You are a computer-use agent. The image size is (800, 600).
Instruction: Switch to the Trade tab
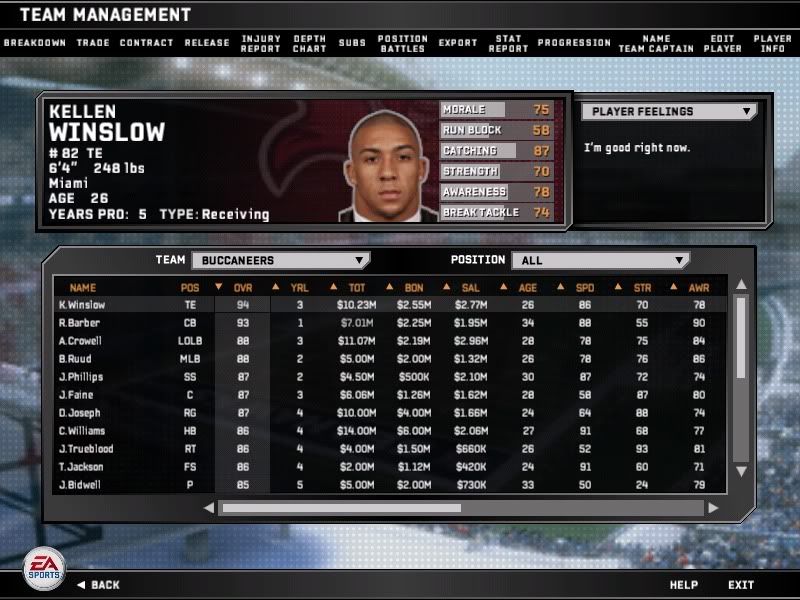tap(93, 43)
